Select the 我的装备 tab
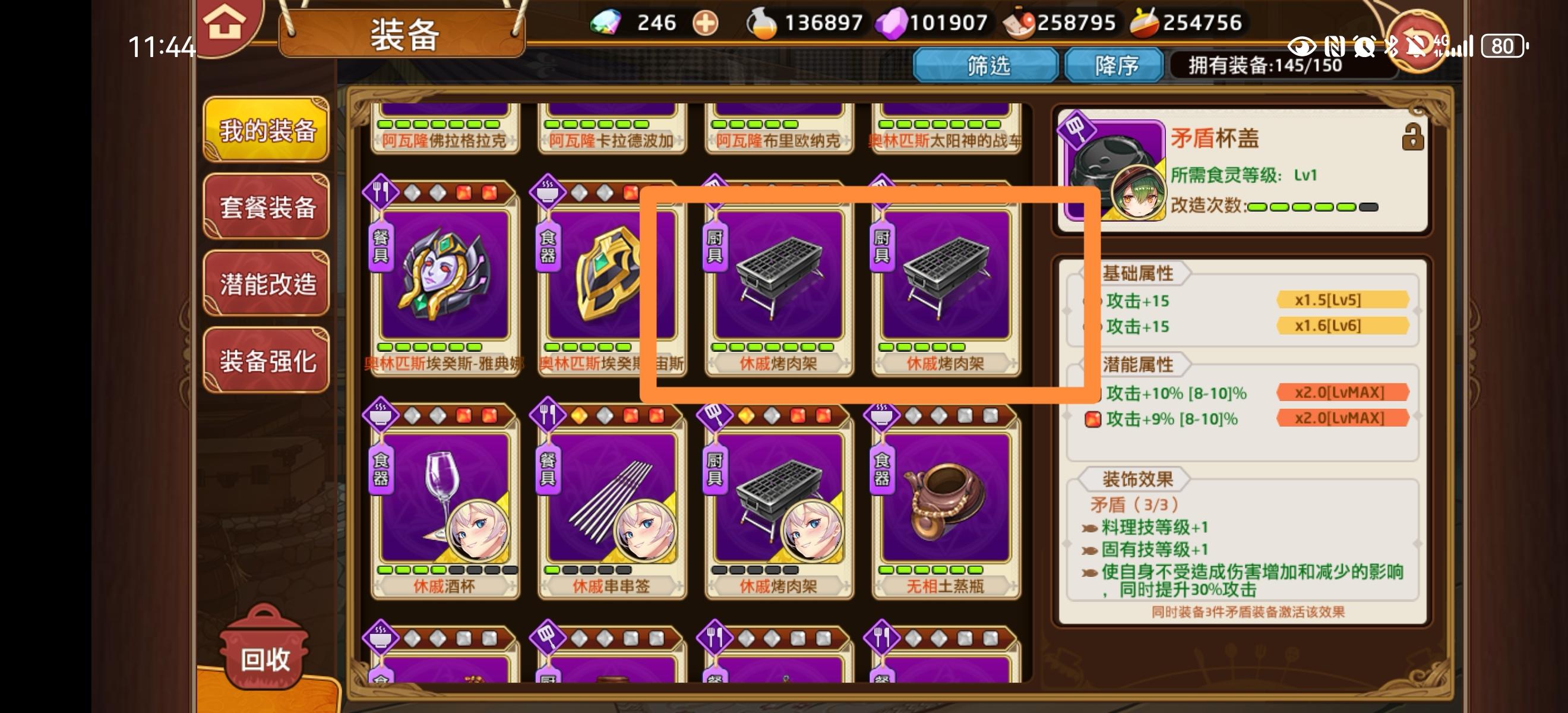1568x713 pixels. 265,130
